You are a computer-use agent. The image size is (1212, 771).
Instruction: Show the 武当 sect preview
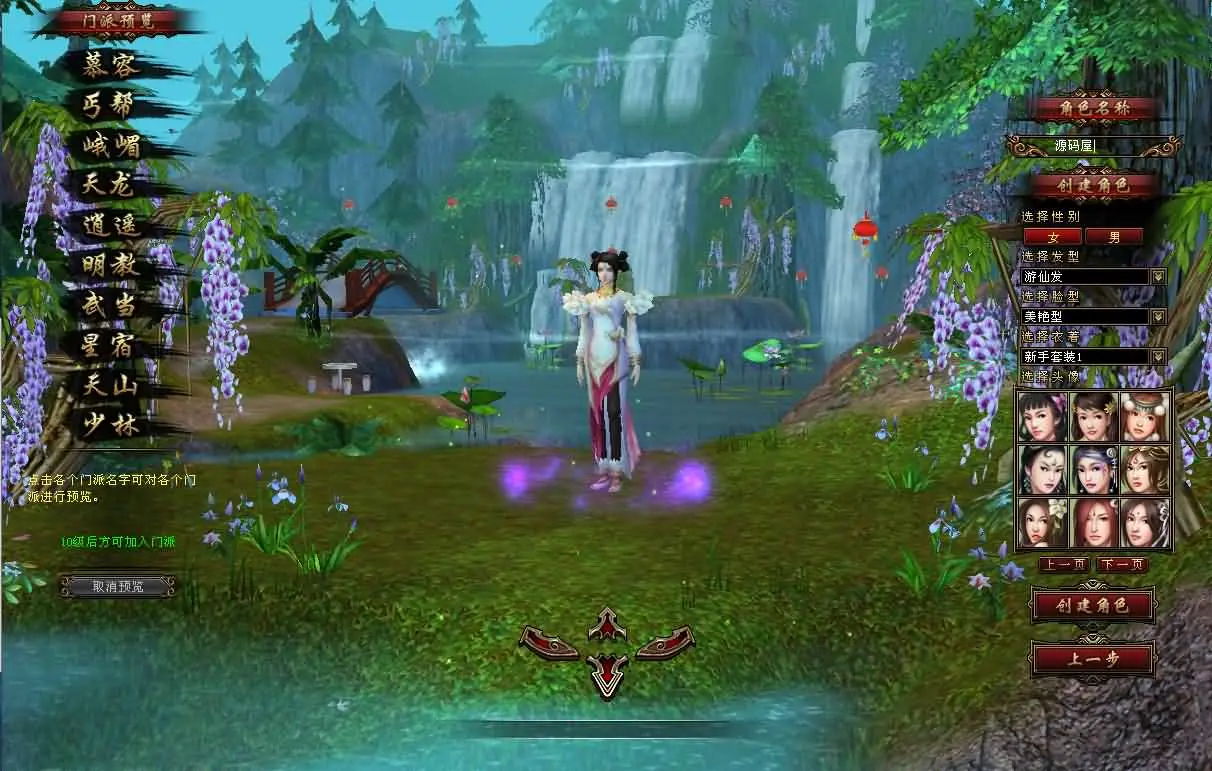[x=111, y=305]
